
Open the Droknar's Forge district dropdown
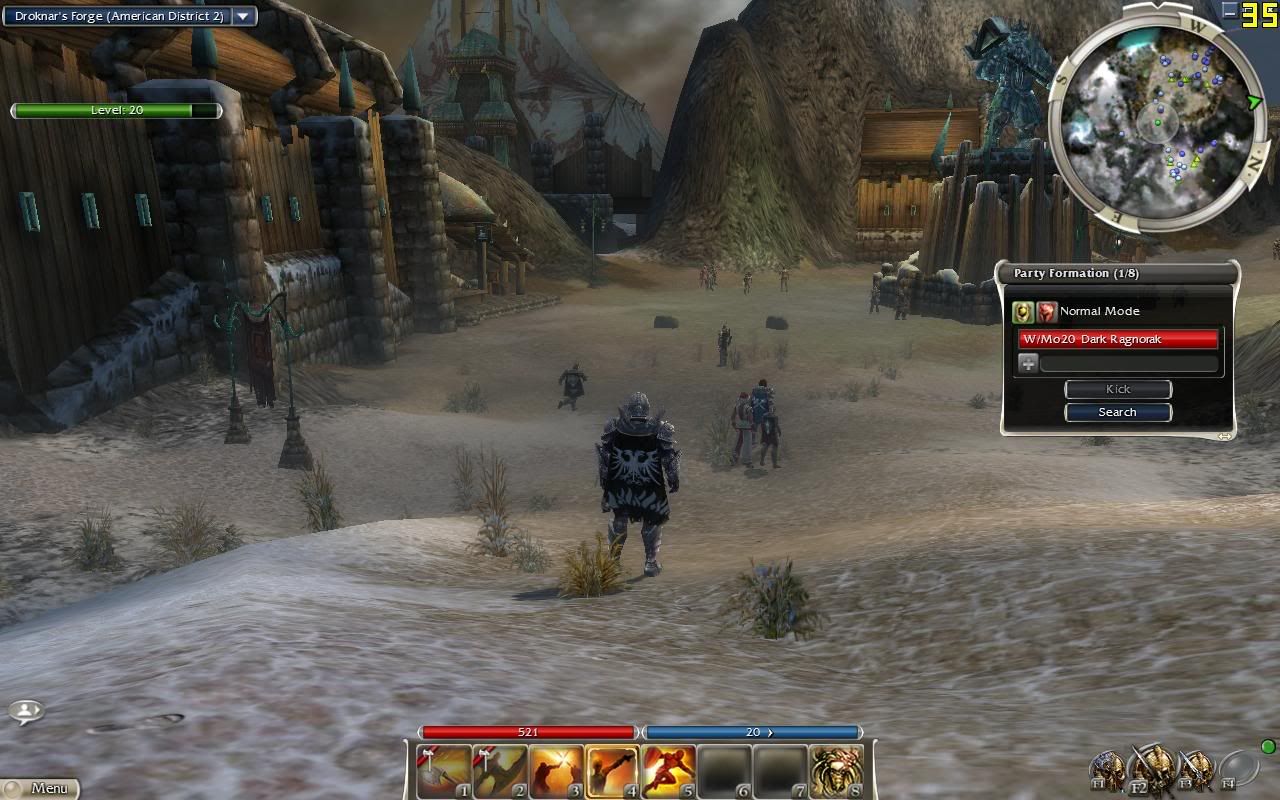point(243,16)
